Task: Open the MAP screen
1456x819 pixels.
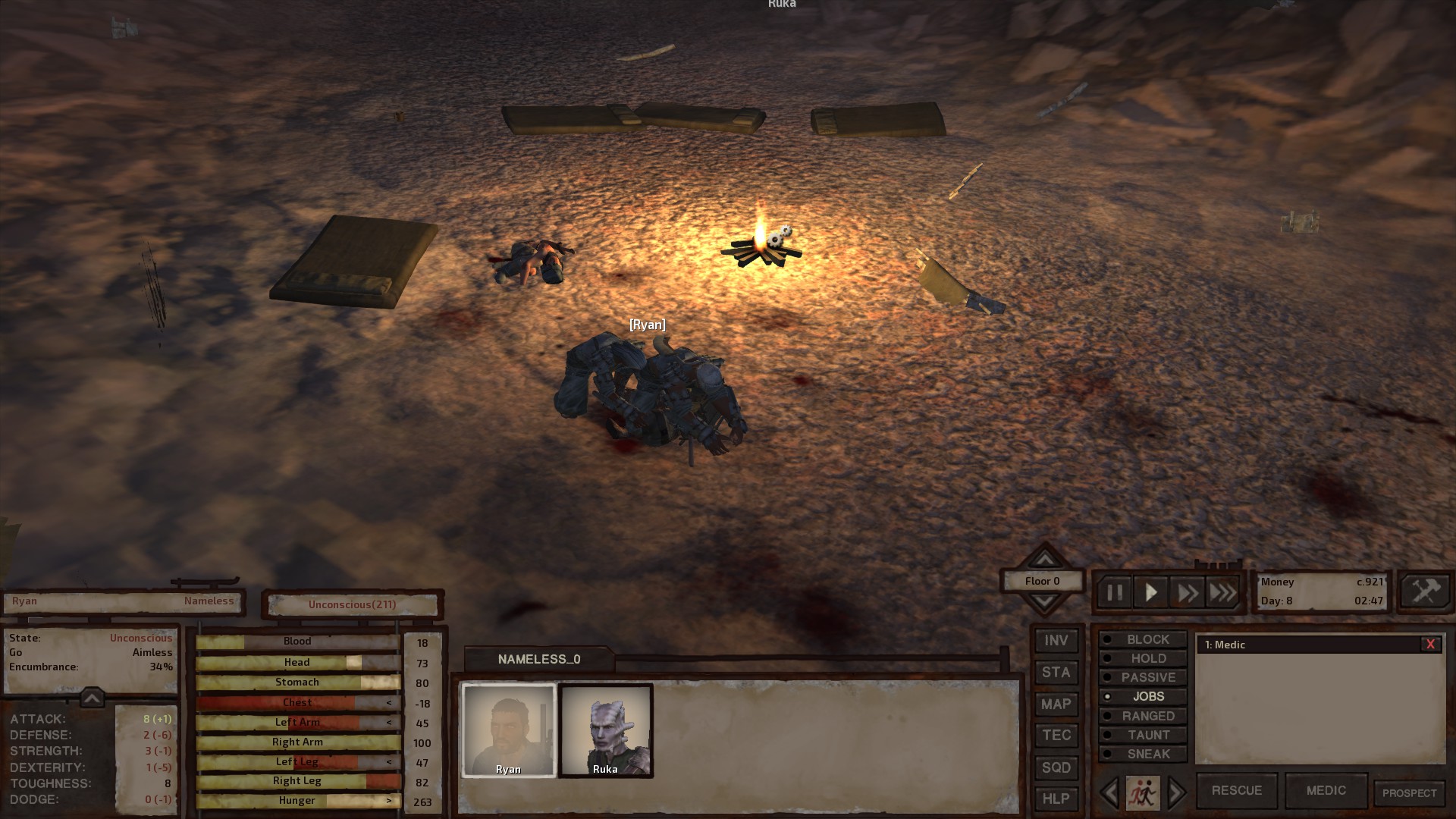Action: tap(1056, 704)
